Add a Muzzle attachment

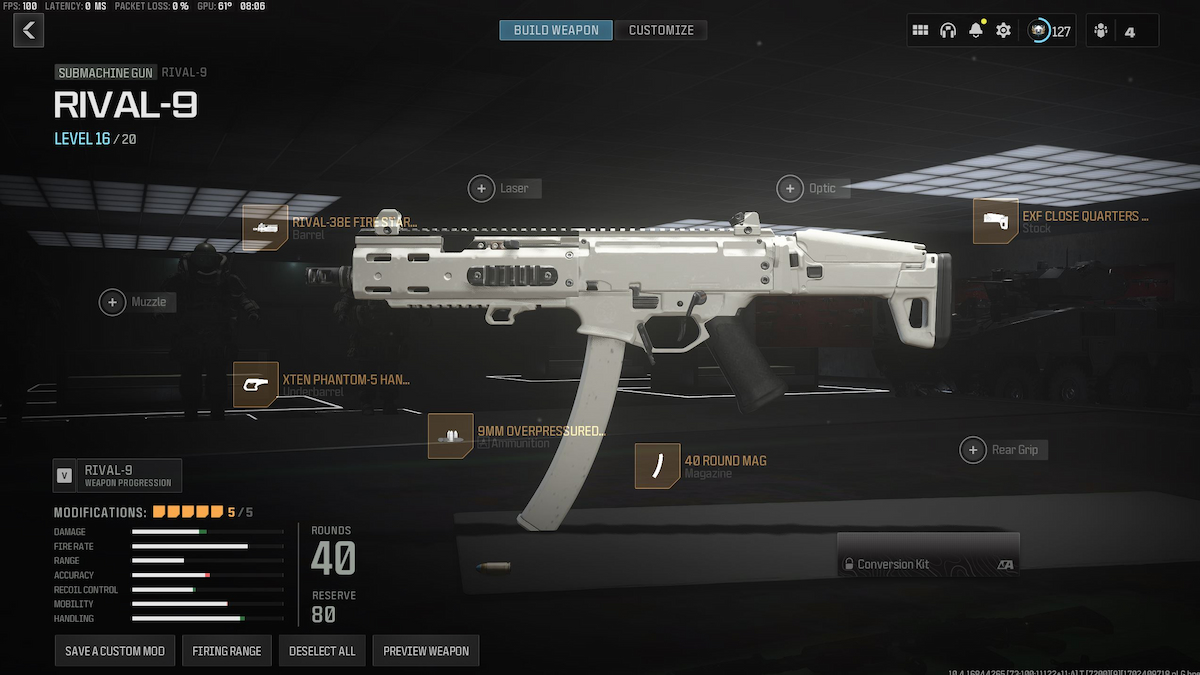[x=113, y=301]
